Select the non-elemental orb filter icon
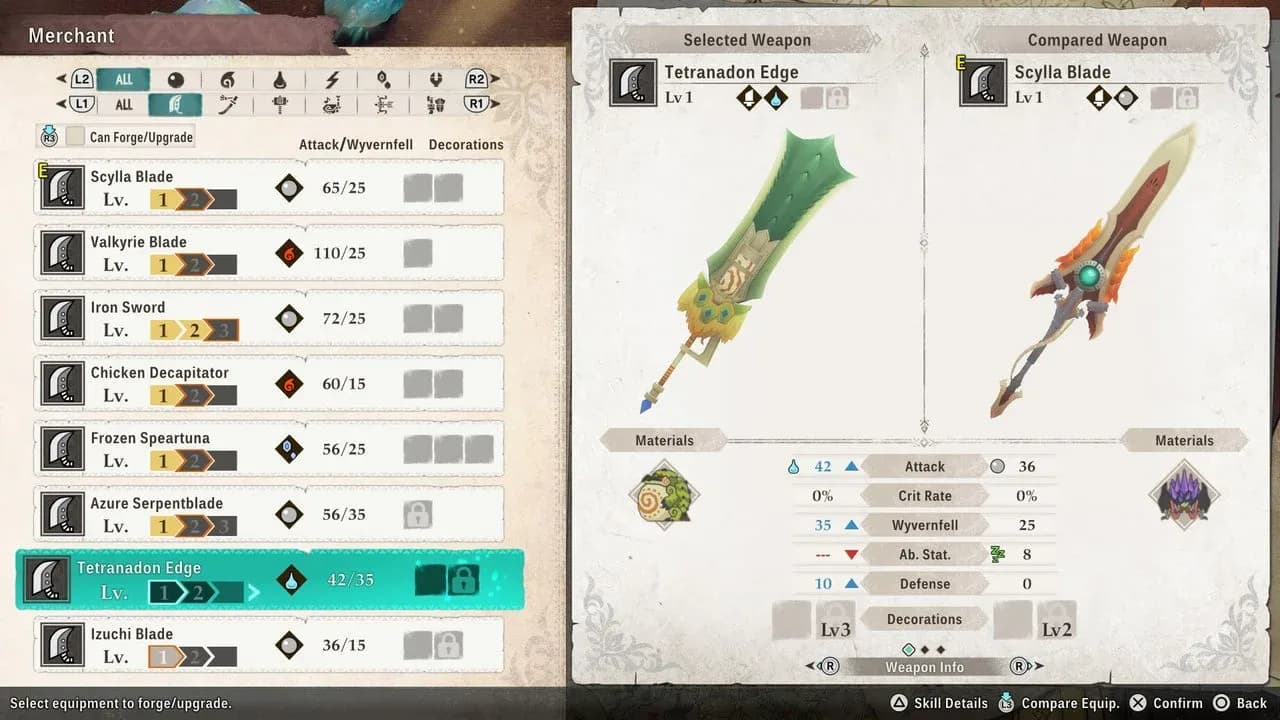 [x=177, y=80]
